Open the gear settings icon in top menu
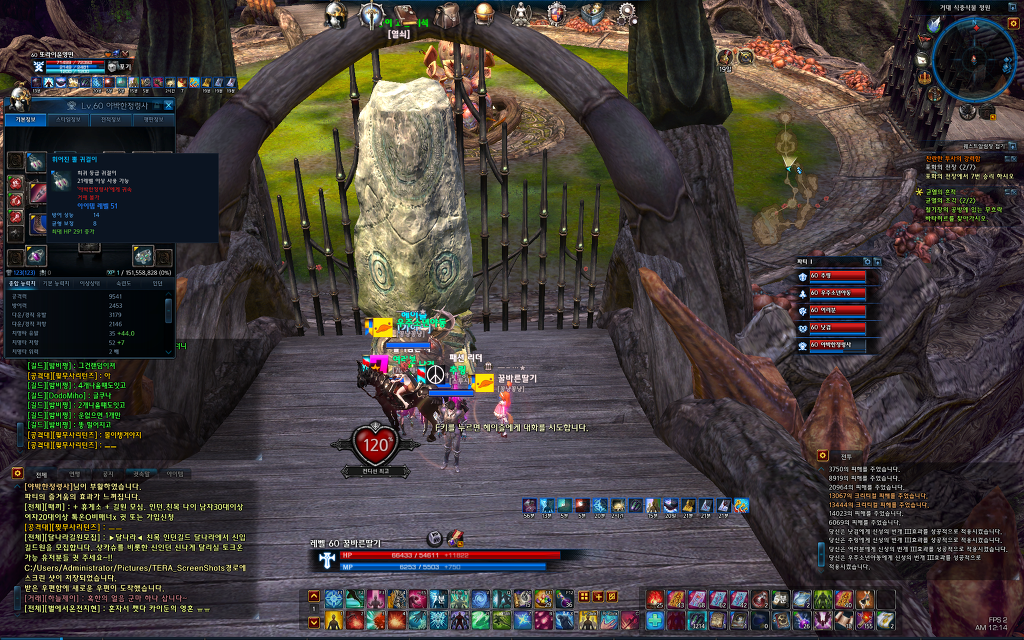Screen dimensions: 1024x640 click(627, 13)
